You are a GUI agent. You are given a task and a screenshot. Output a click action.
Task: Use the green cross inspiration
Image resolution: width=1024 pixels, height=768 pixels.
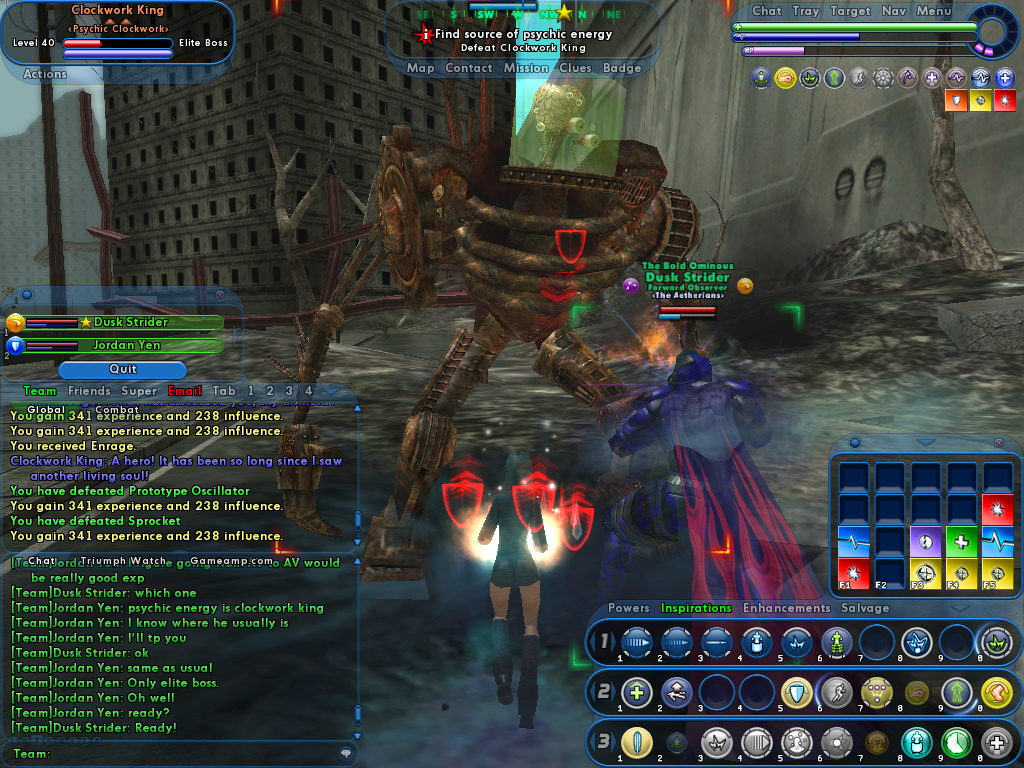tap(961, 541)
